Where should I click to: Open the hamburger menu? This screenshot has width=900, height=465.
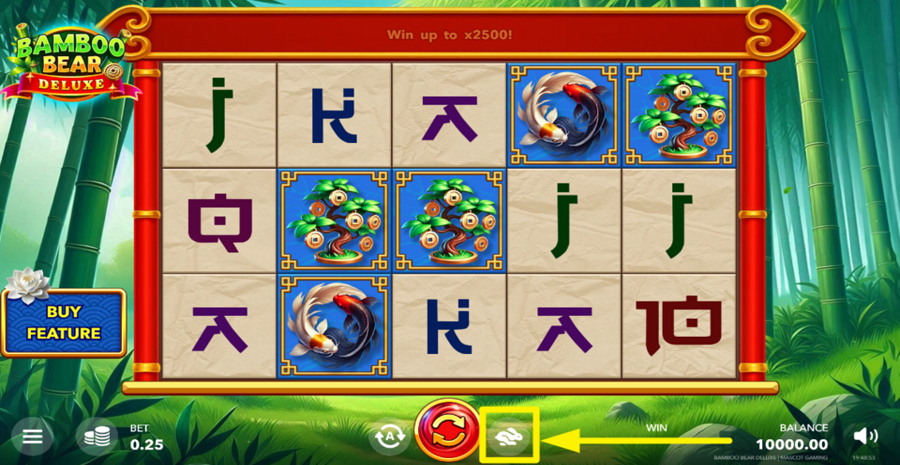coord(33,437)
